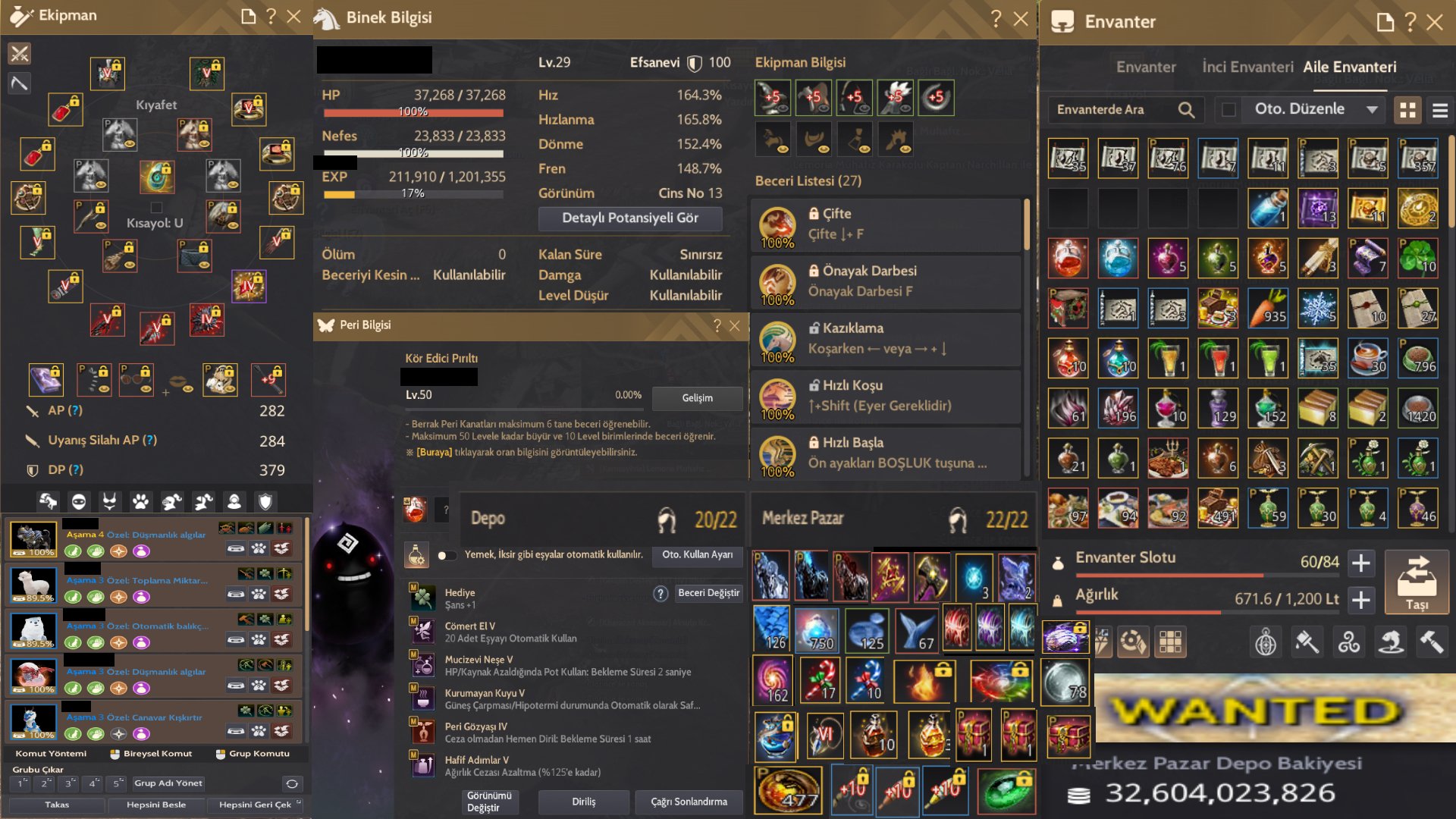Switch inventory to grid view icon
Viewport: 1456px width, 819px height.
[x=1408, y=110]
